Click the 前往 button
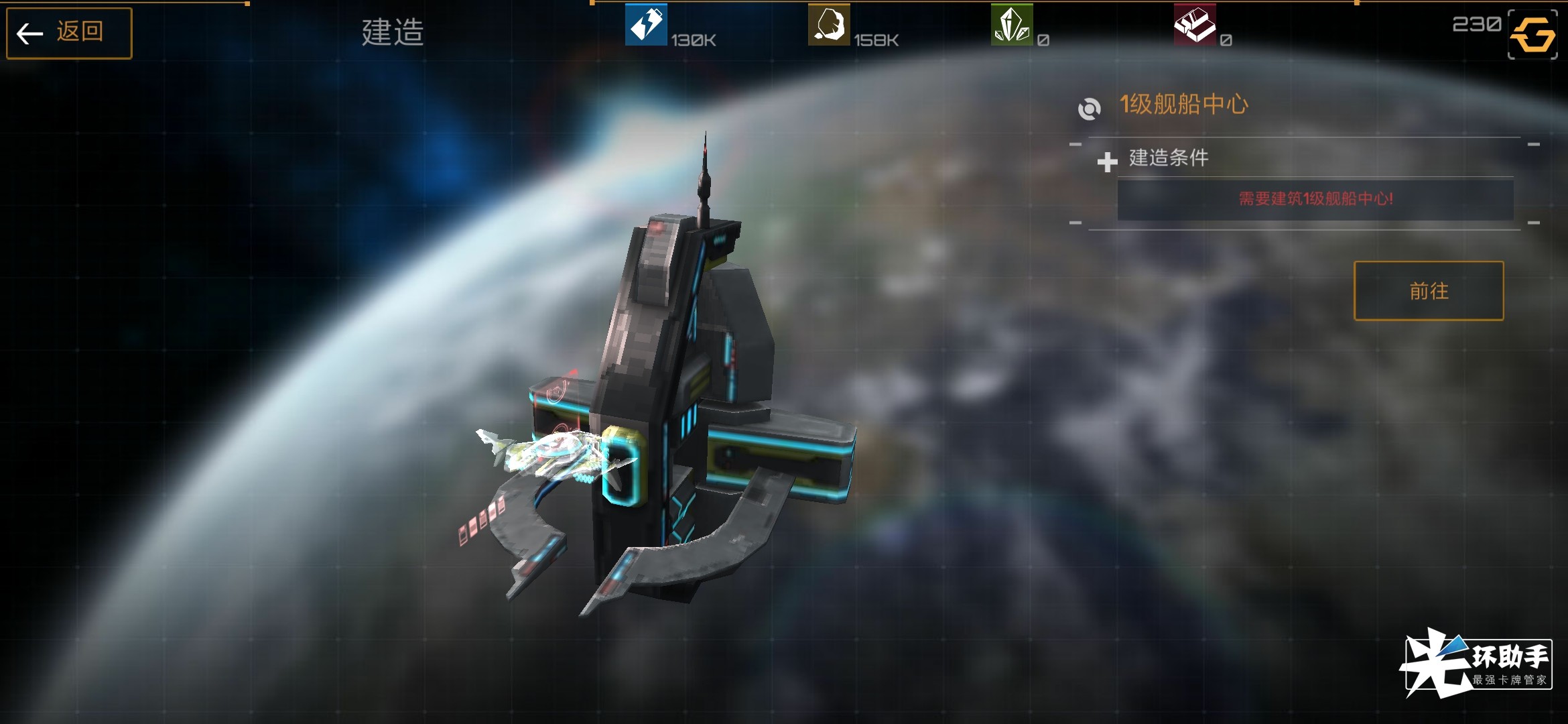Screen dimensions: 1568x724 click(1428, 291)
